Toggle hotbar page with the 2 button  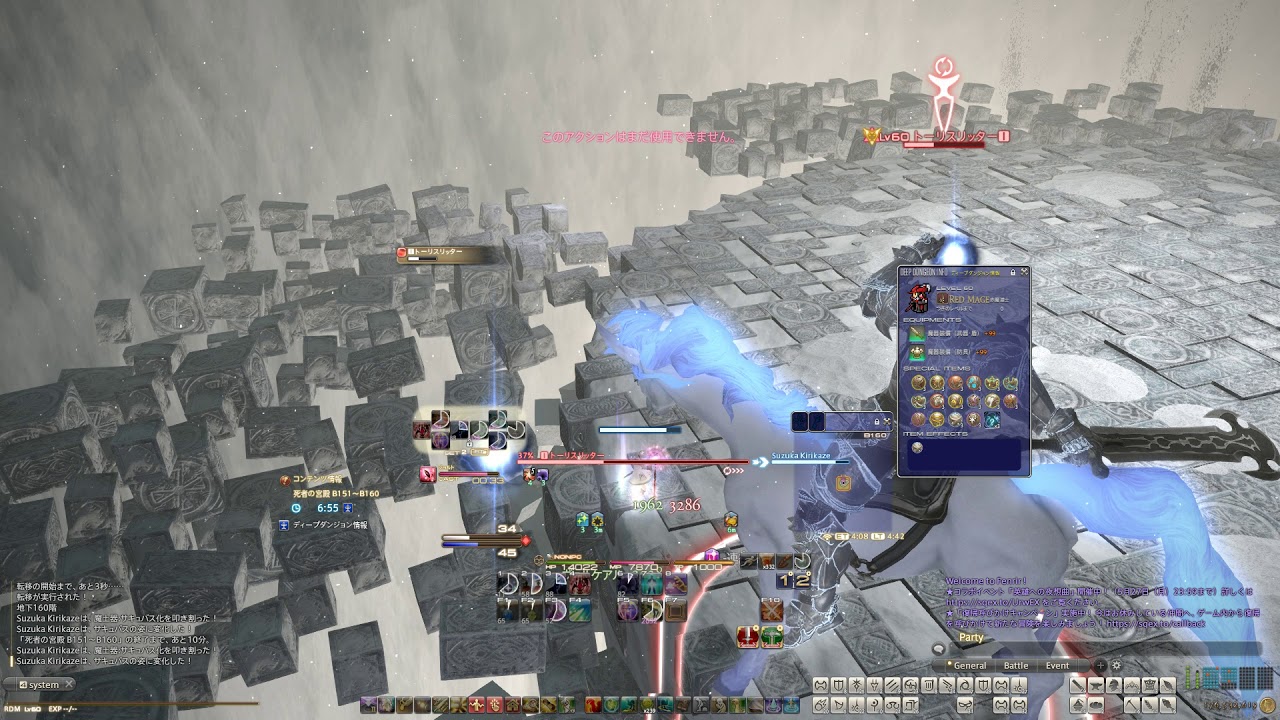click(800, 581)
